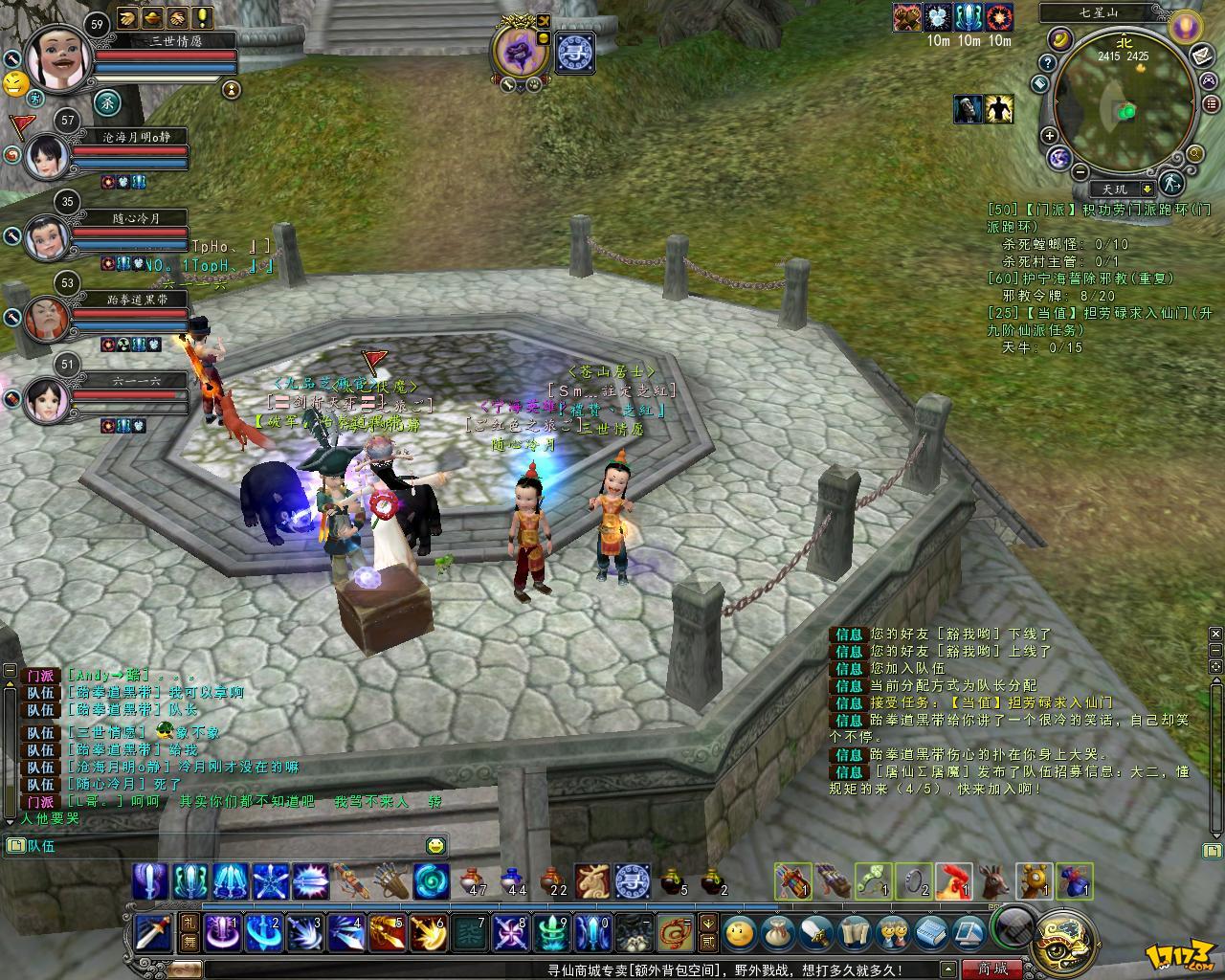Open the 商城 shop button

pos(992,969)
